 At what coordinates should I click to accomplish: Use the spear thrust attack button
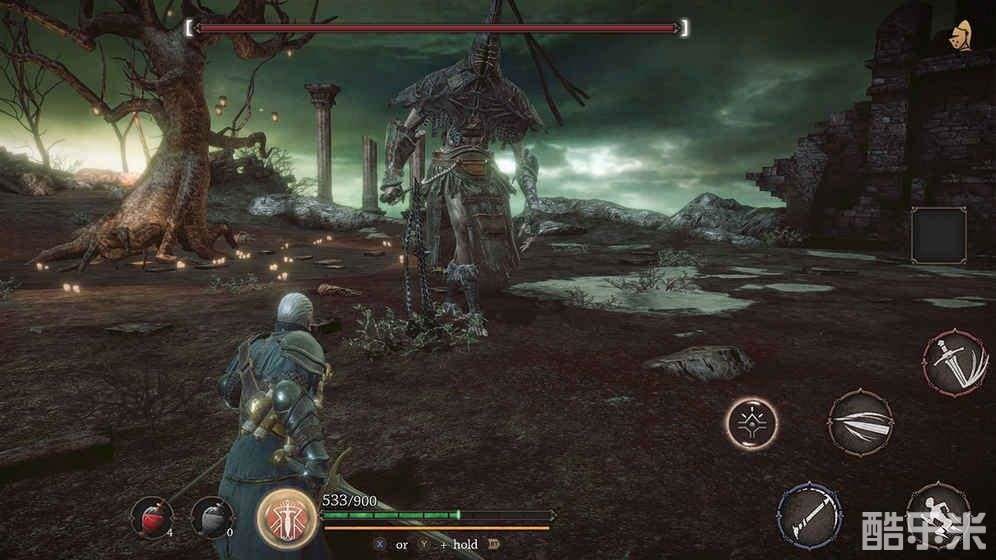(x=810, y=513)
